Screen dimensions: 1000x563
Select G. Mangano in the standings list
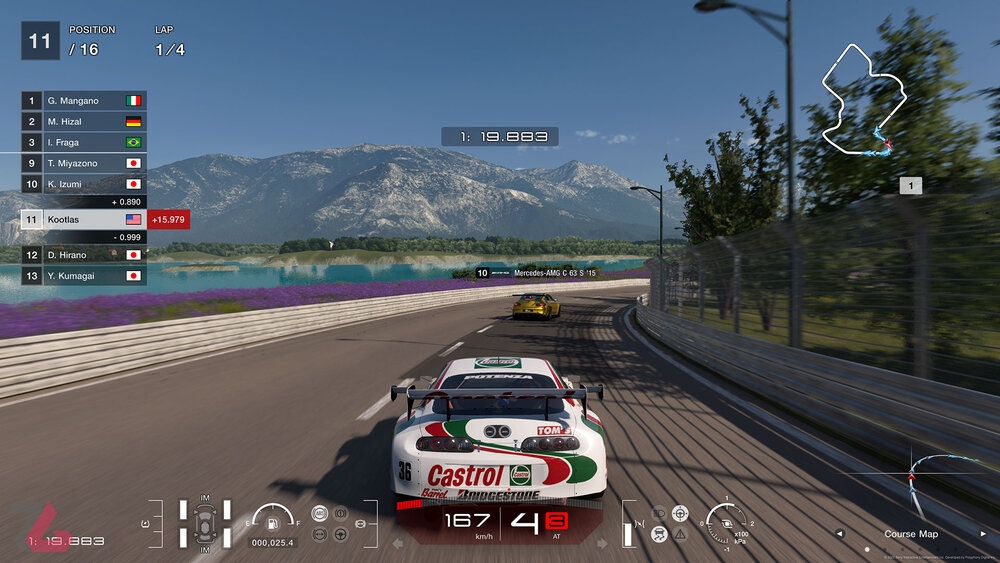point(84,101)
